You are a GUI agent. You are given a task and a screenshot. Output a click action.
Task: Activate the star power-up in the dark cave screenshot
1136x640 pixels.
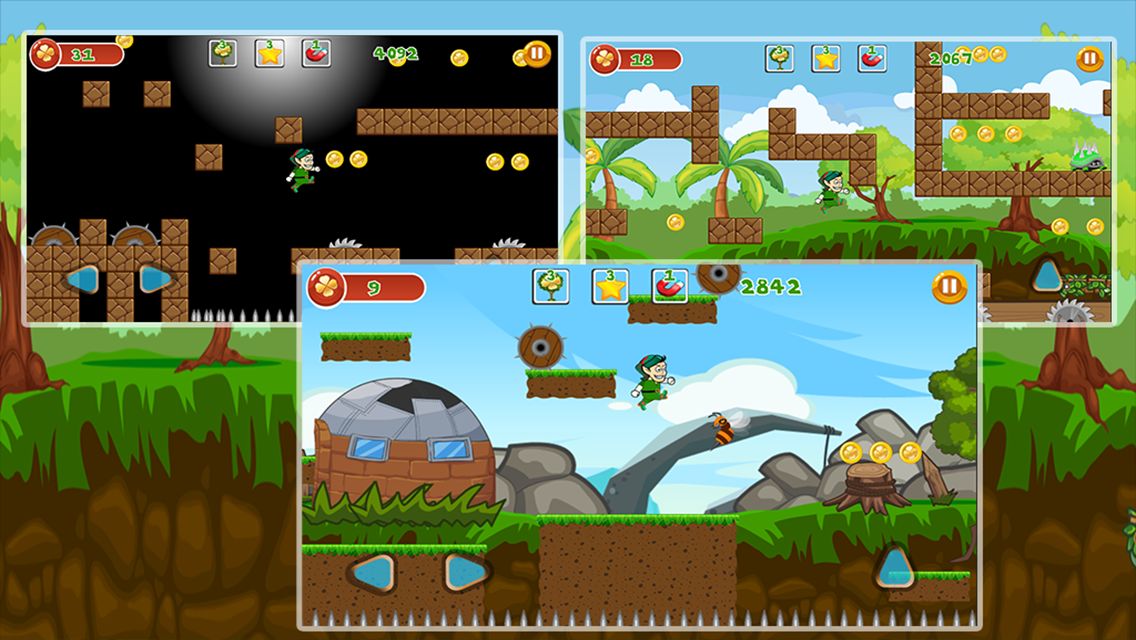(270, 54)
